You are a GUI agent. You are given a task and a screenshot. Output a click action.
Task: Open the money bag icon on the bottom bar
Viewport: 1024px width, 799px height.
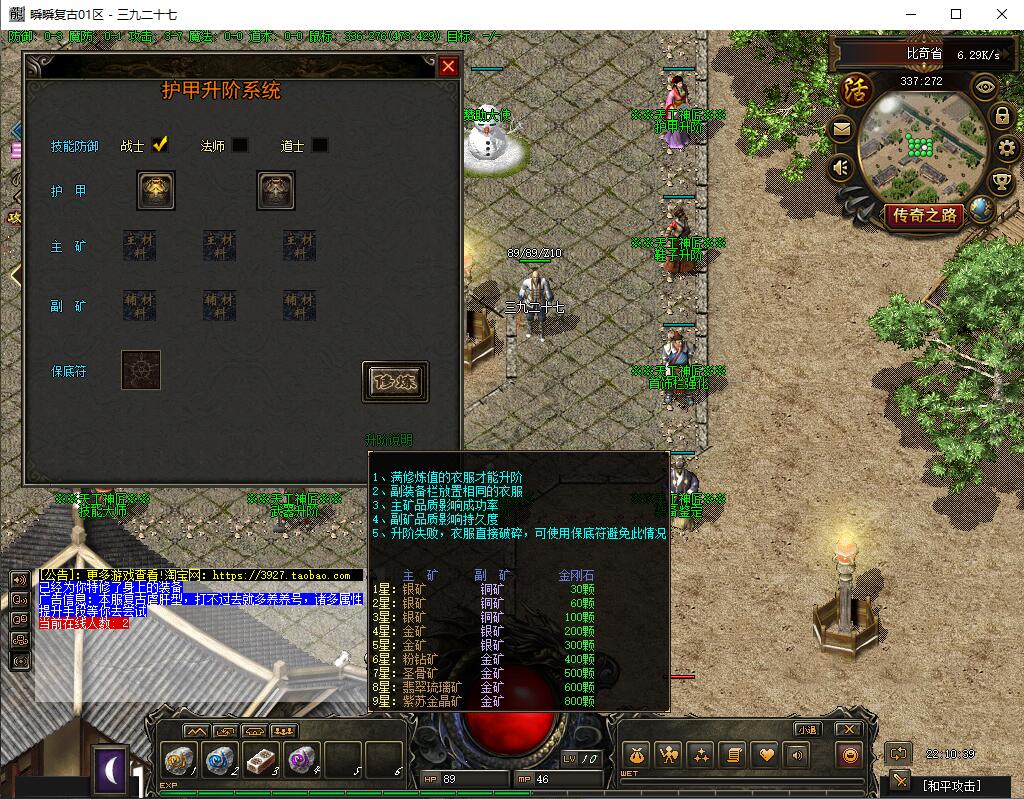click(636, 755)
